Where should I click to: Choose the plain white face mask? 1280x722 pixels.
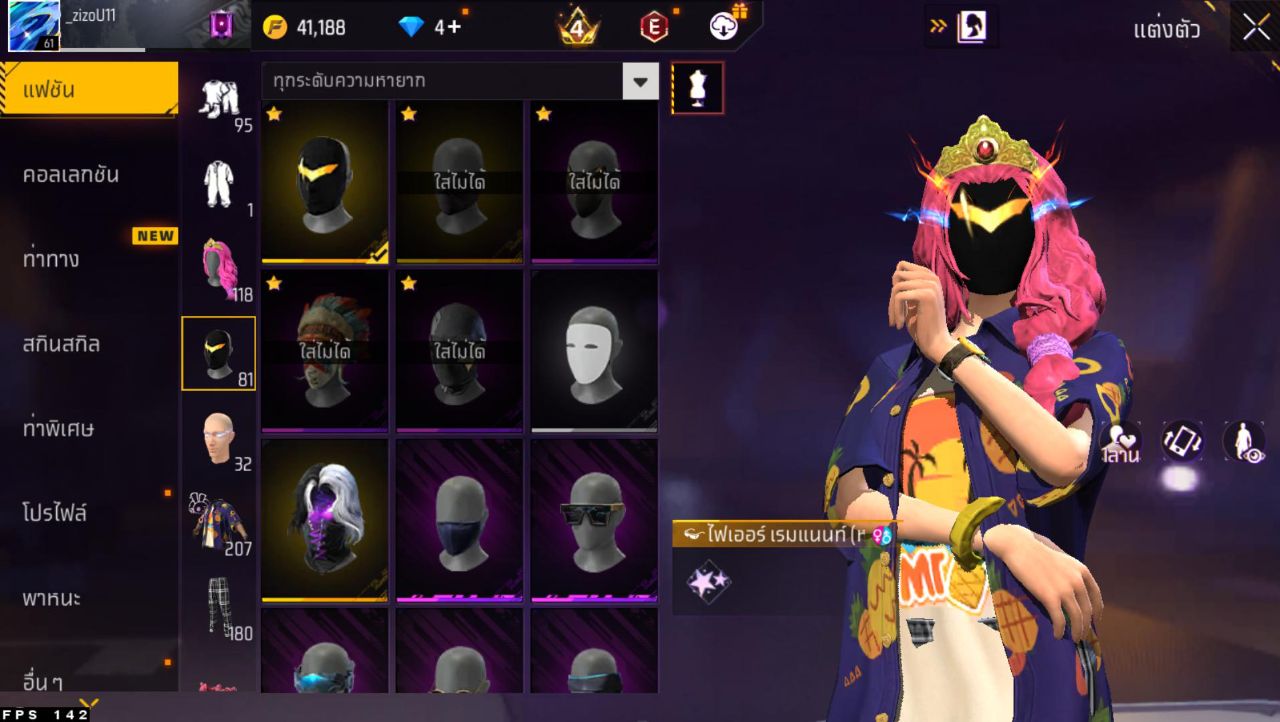click(594, 351)
